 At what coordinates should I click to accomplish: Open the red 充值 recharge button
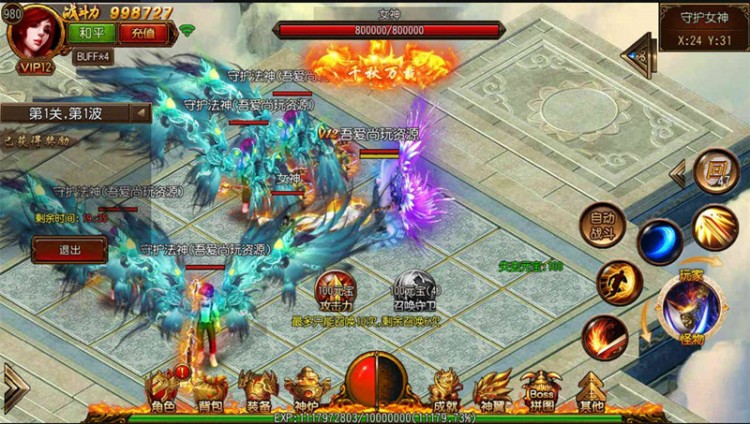pos(140,31)
